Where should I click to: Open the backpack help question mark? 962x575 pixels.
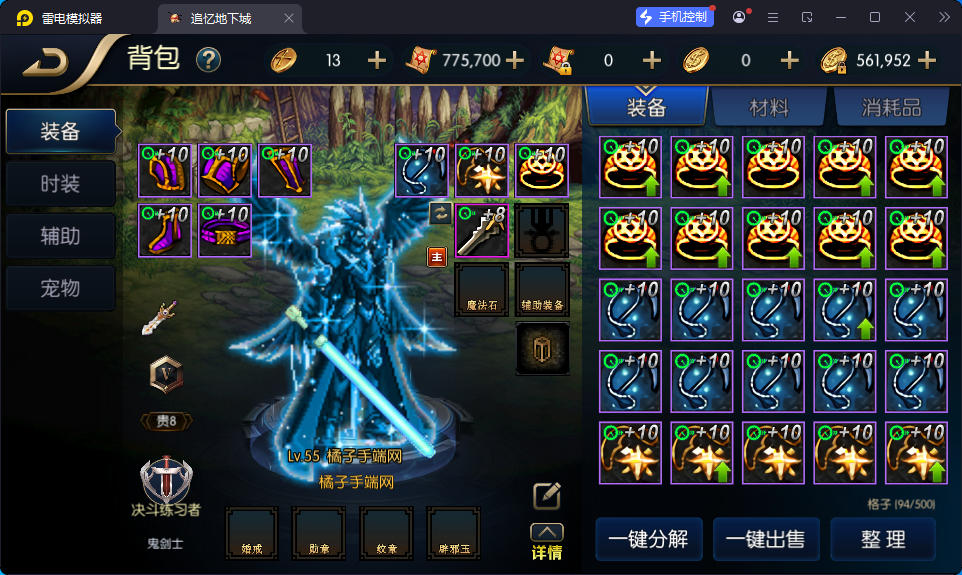[x=208, y=60]
